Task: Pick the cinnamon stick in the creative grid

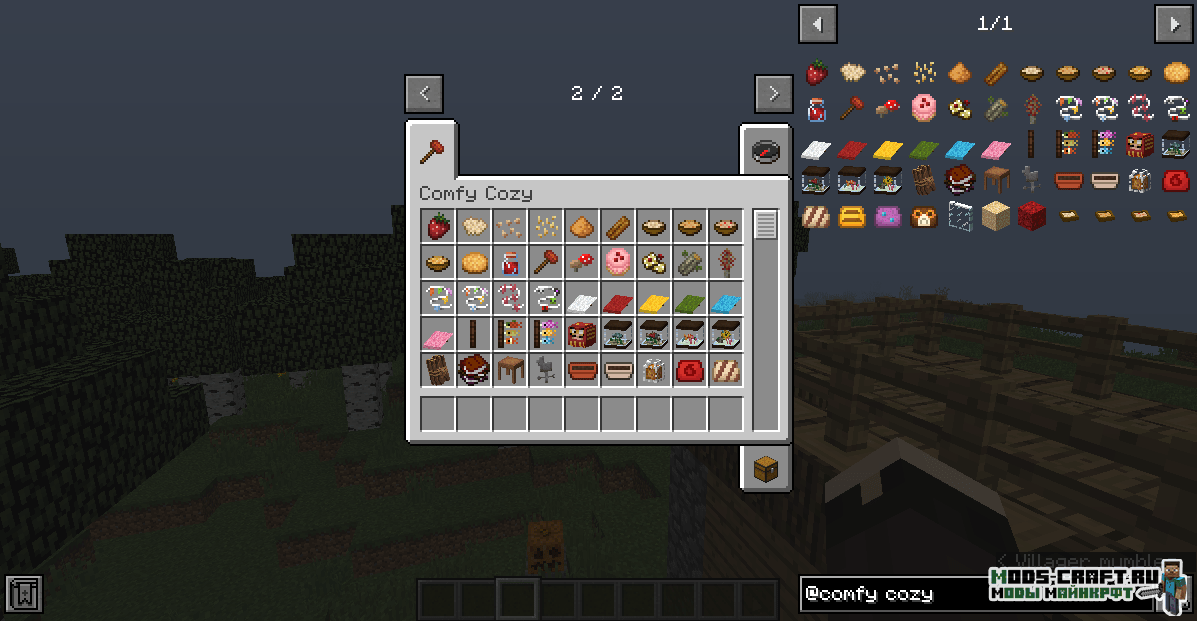Action: (618, 227)
